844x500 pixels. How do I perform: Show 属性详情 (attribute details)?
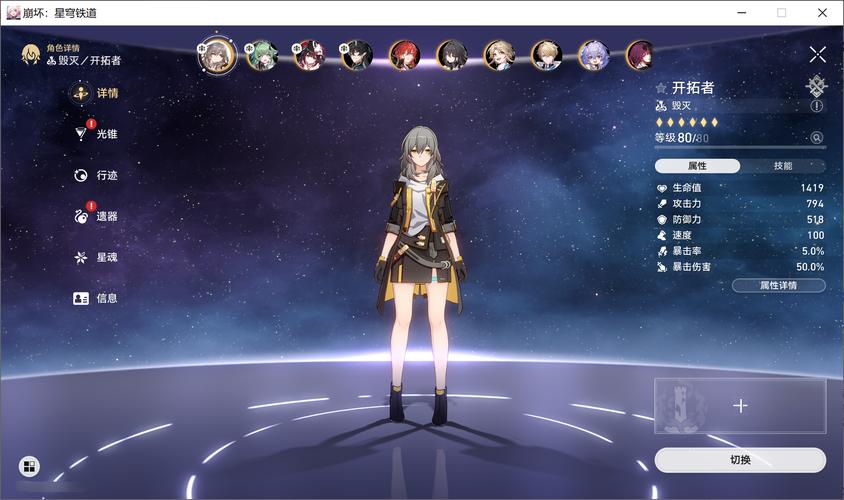pos(778,285)
